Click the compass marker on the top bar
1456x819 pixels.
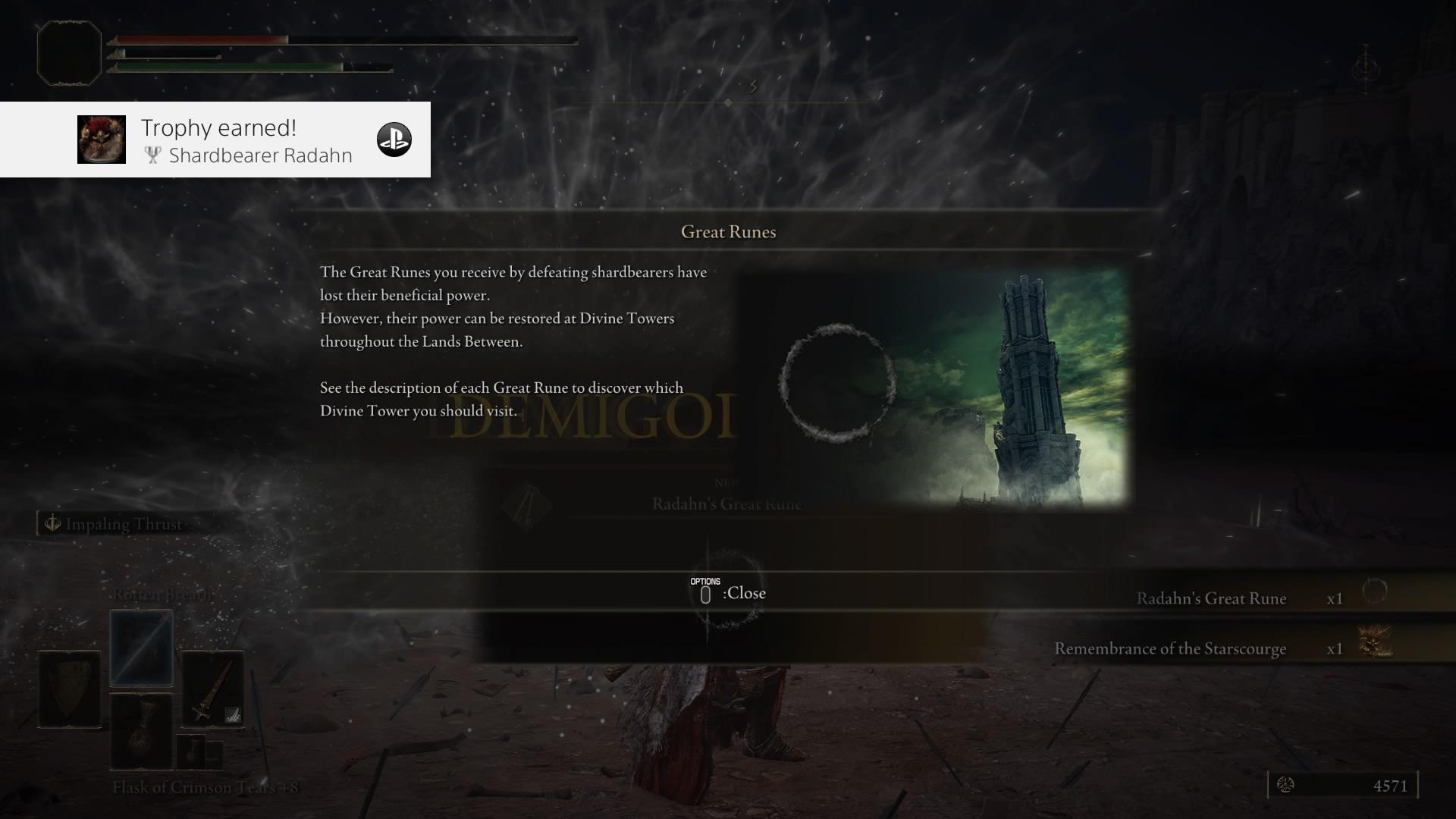pyautogui.click(x=728, y=103)
